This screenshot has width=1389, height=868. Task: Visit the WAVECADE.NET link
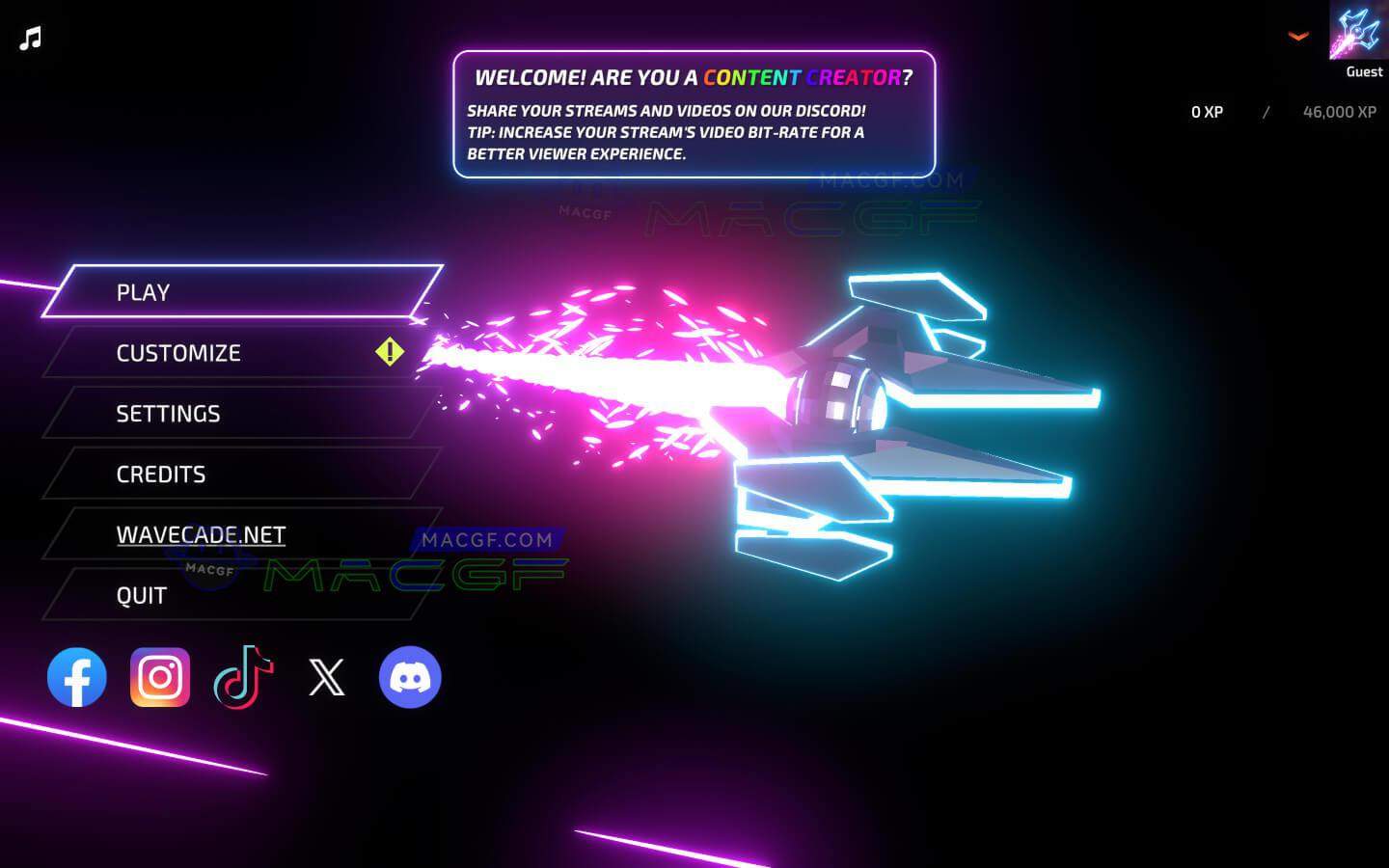pos(201,534)
